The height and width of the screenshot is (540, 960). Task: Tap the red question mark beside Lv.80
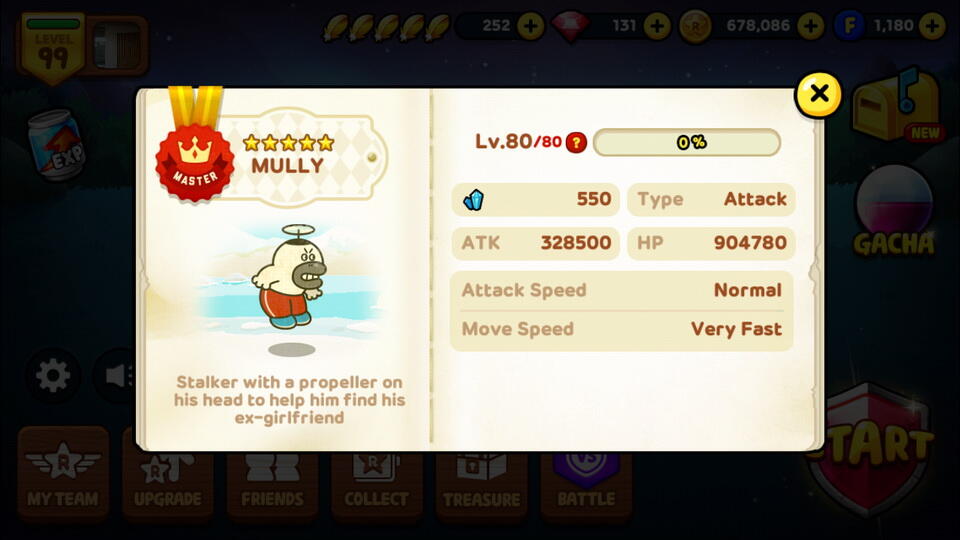tap(576, 142)
